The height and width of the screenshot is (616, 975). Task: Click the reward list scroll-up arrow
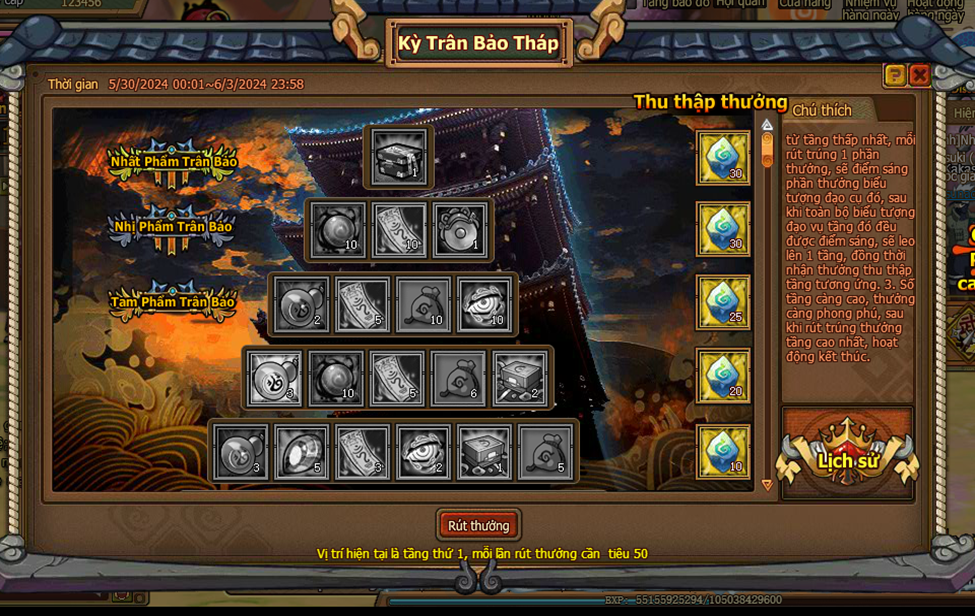click(767, 126)
